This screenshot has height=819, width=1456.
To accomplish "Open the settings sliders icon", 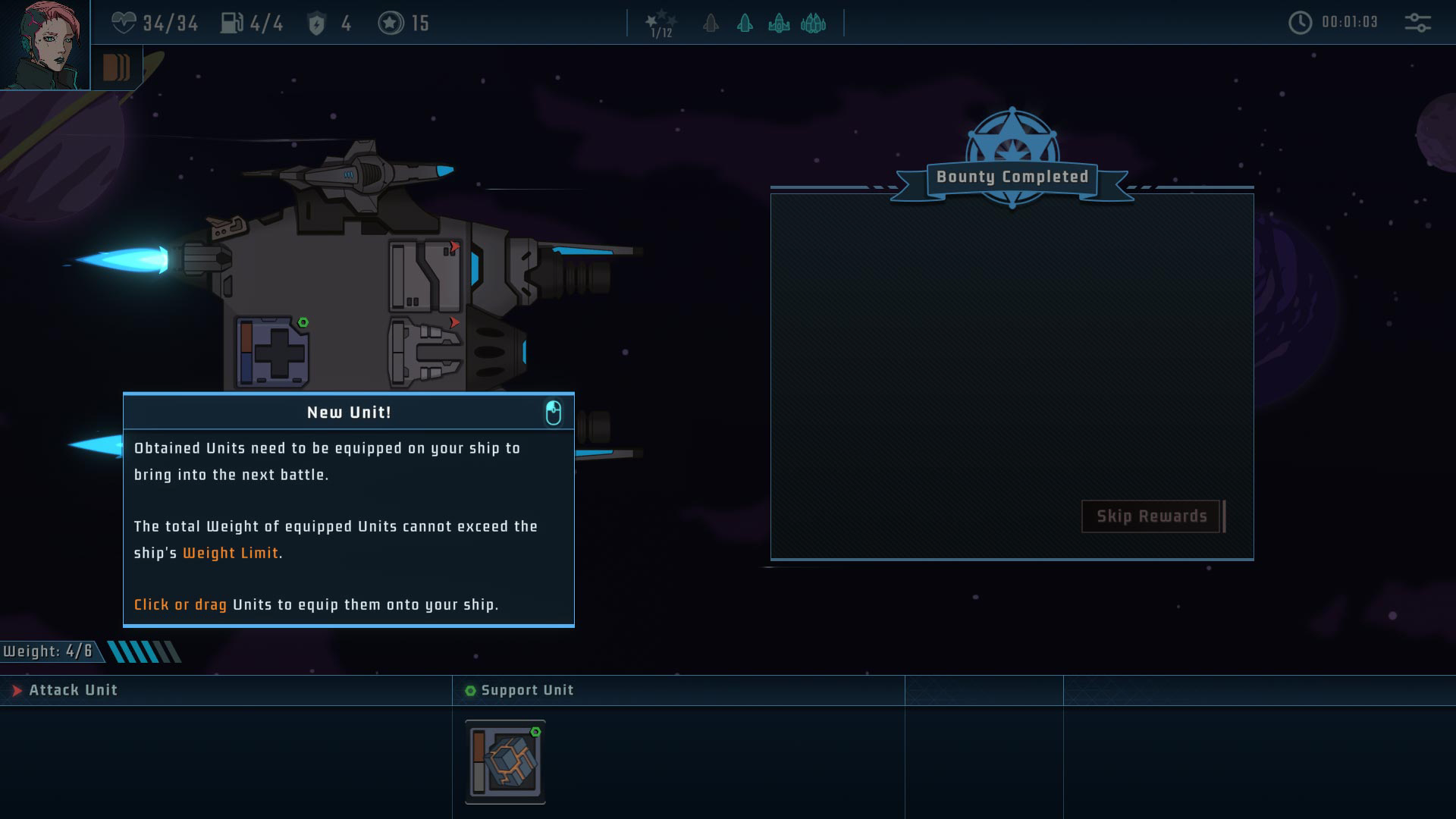I will [x=1417, y=23].
